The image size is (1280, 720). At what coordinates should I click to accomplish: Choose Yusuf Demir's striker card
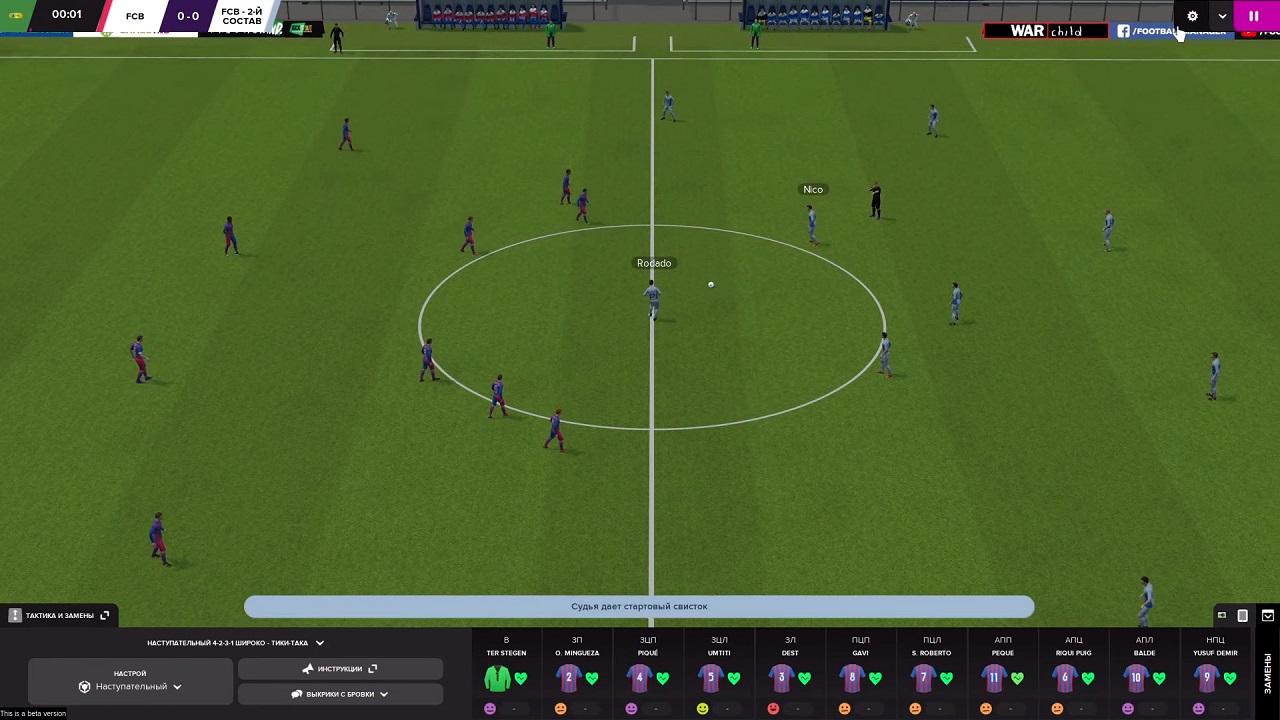point(1207,678)
